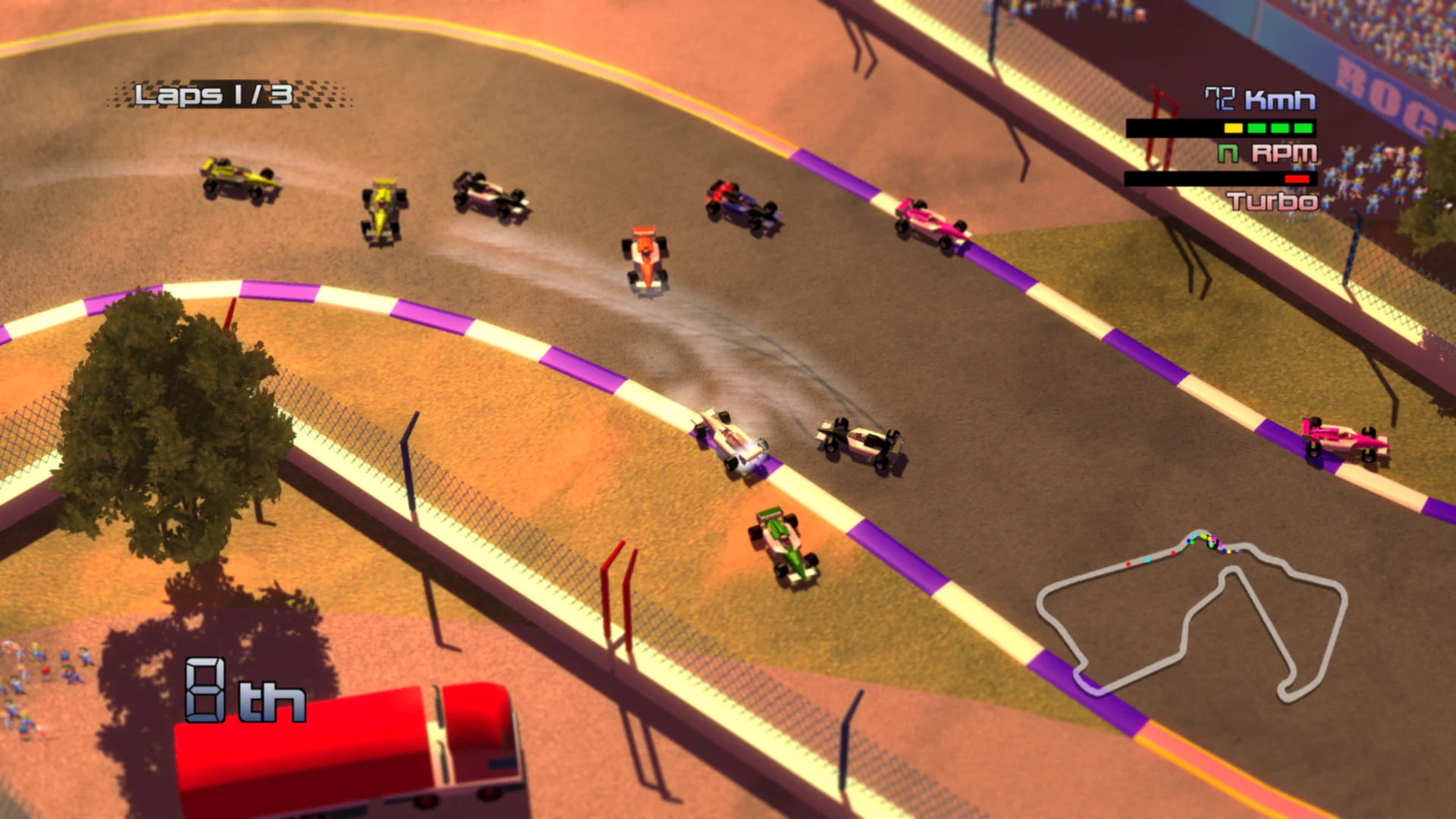Screen dimensions: 1456x819
Task: Click the player dot on the minimap
Action: (x=1211, y=544)
